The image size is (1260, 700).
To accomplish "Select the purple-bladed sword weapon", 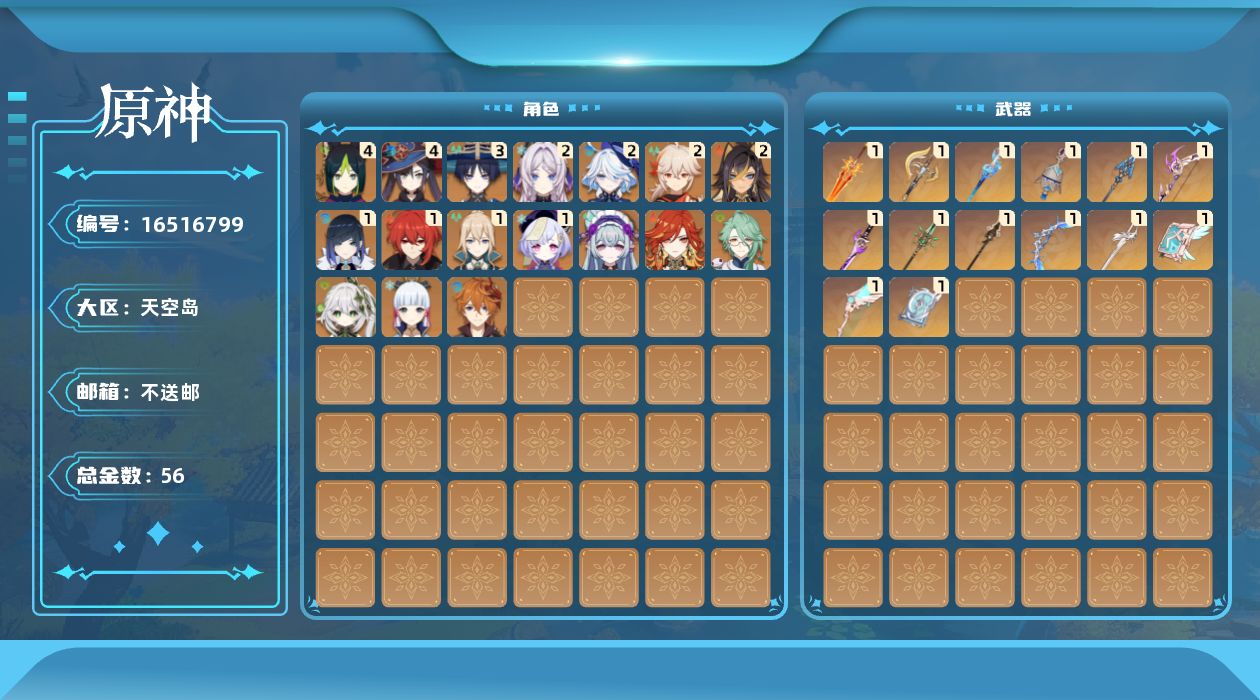I will 853,240.
